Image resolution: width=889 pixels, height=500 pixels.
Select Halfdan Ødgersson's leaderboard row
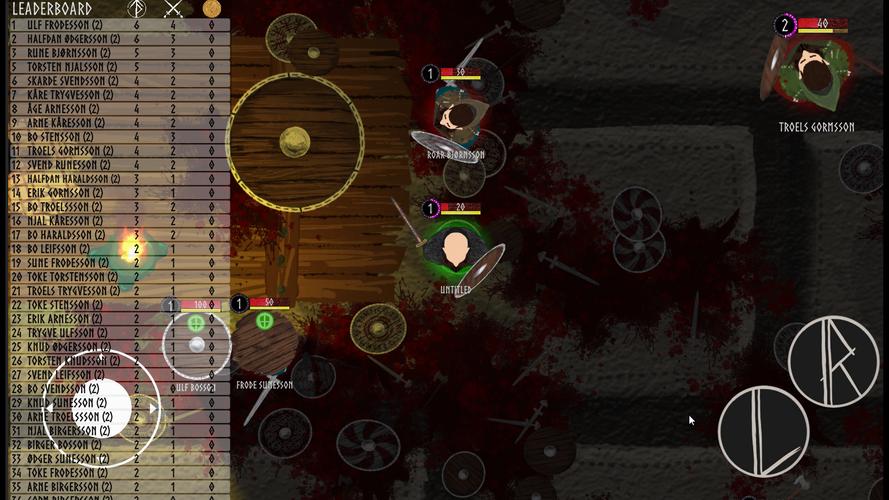115,39
